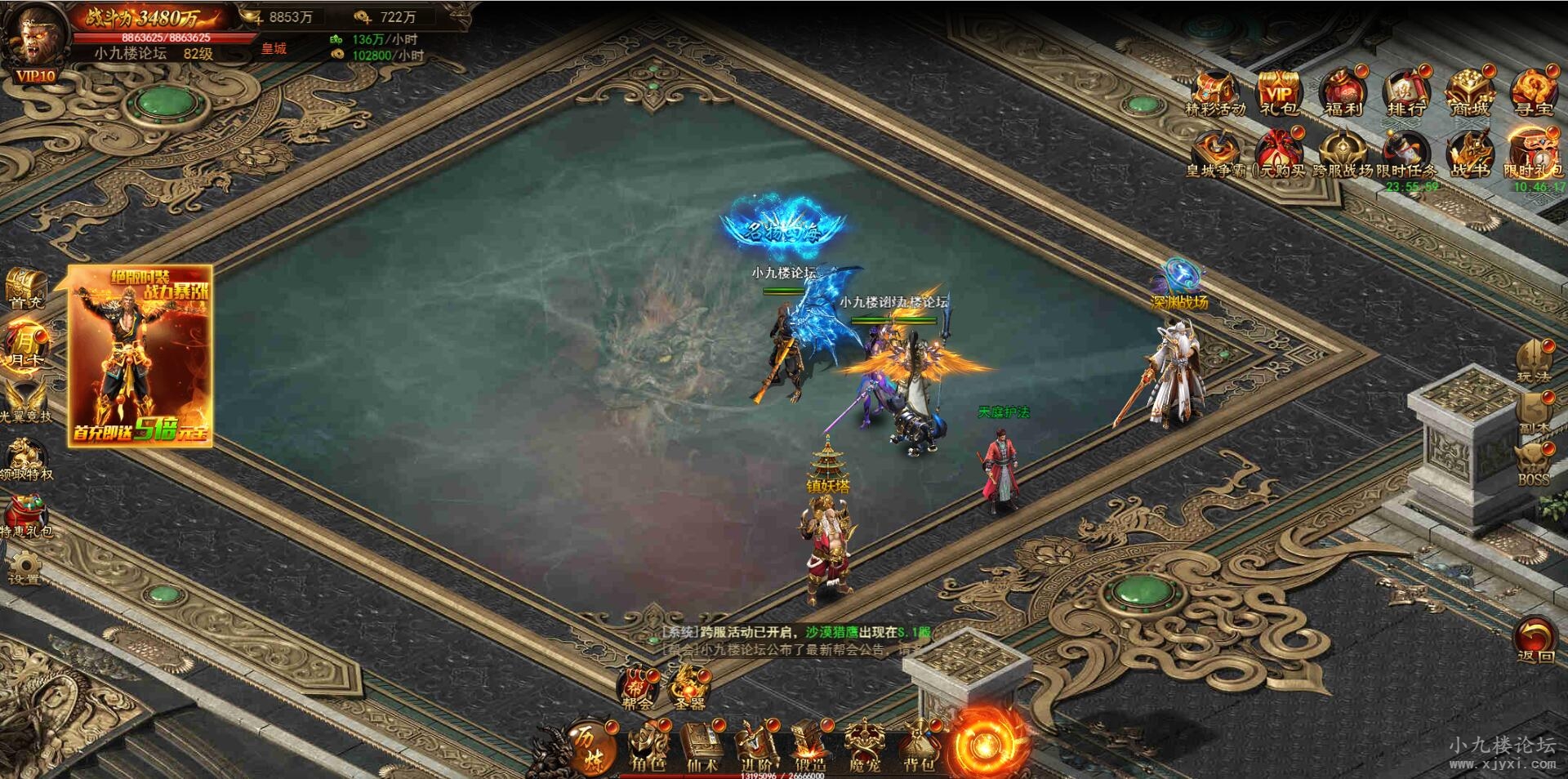This screenshot has width=1568, height=779.
Task: Enter the 跨服战场 cross-server battlefield
Action: (x=1342, y=154)
